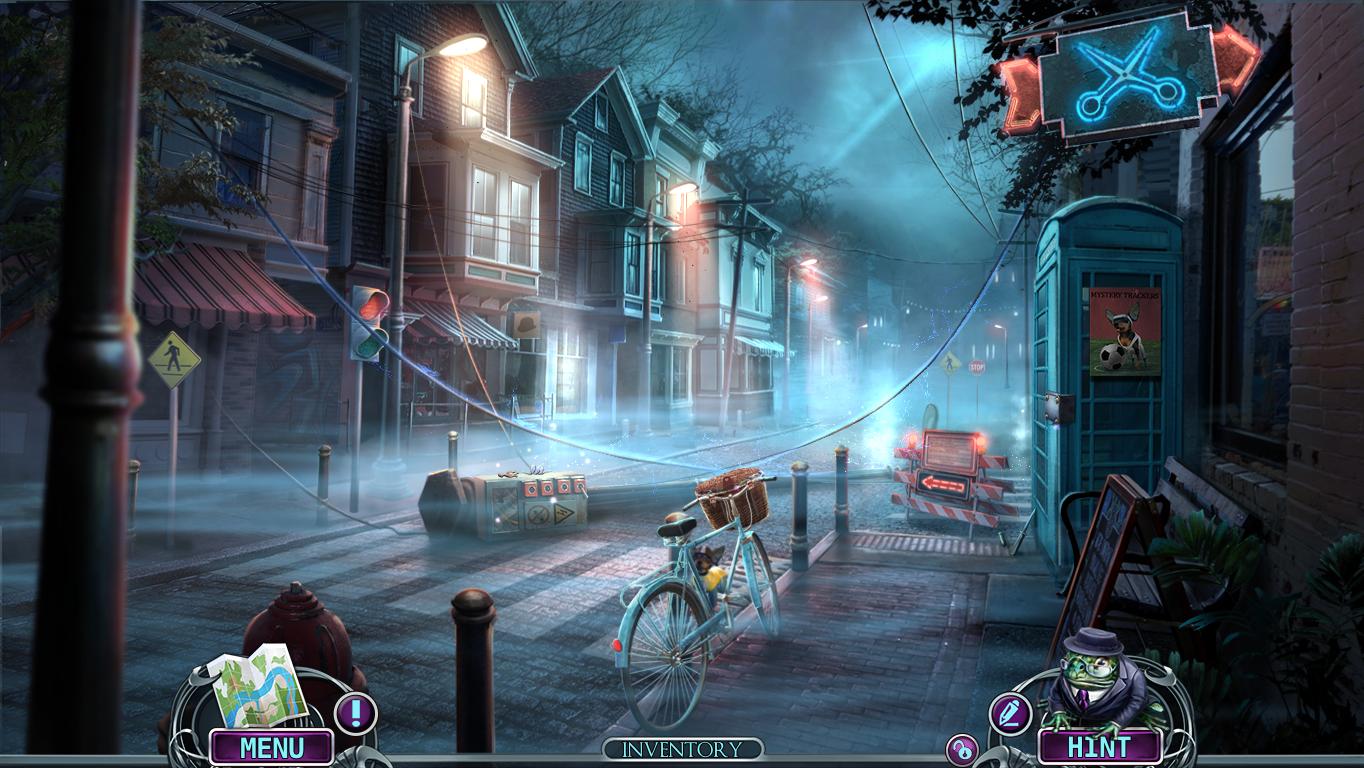This screenshot has width=1364, height=768.
Task: Open the MENU button
Action: 271,747
